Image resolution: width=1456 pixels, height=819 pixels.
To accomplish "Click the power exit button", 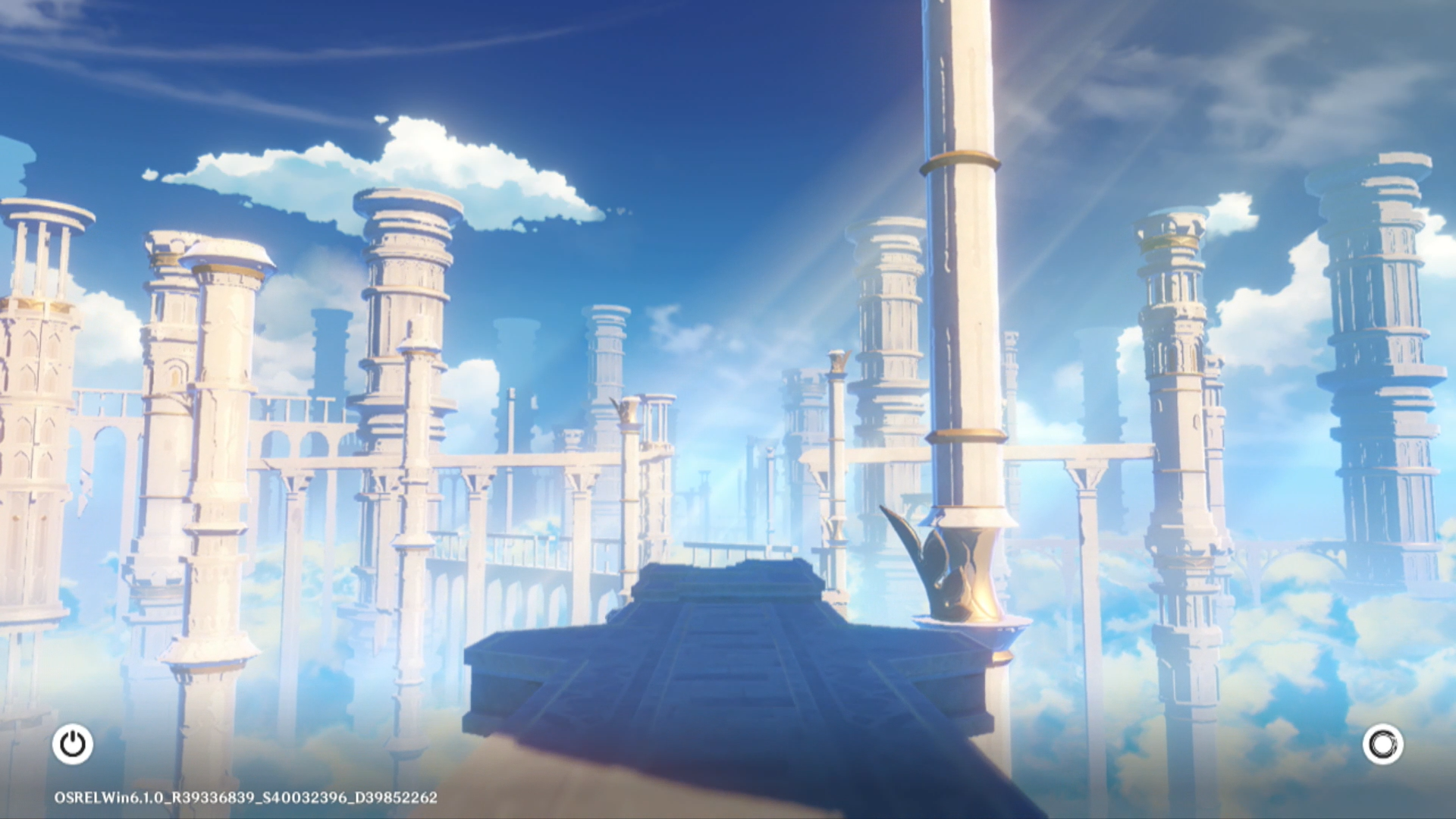I will point(73,744).
